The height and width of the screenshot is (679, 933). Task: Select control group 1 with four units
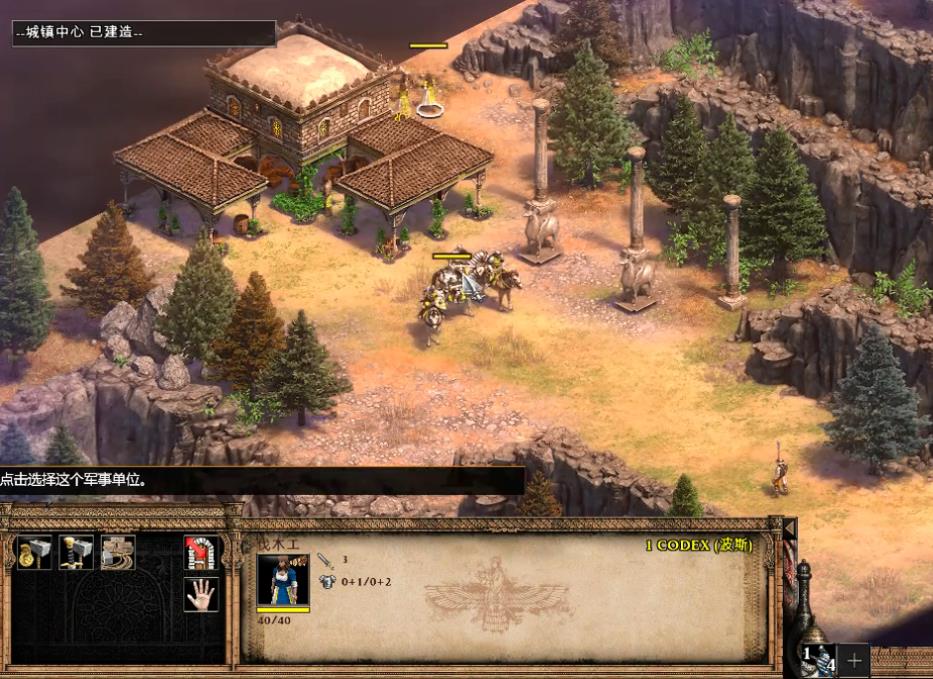point(819,658)
